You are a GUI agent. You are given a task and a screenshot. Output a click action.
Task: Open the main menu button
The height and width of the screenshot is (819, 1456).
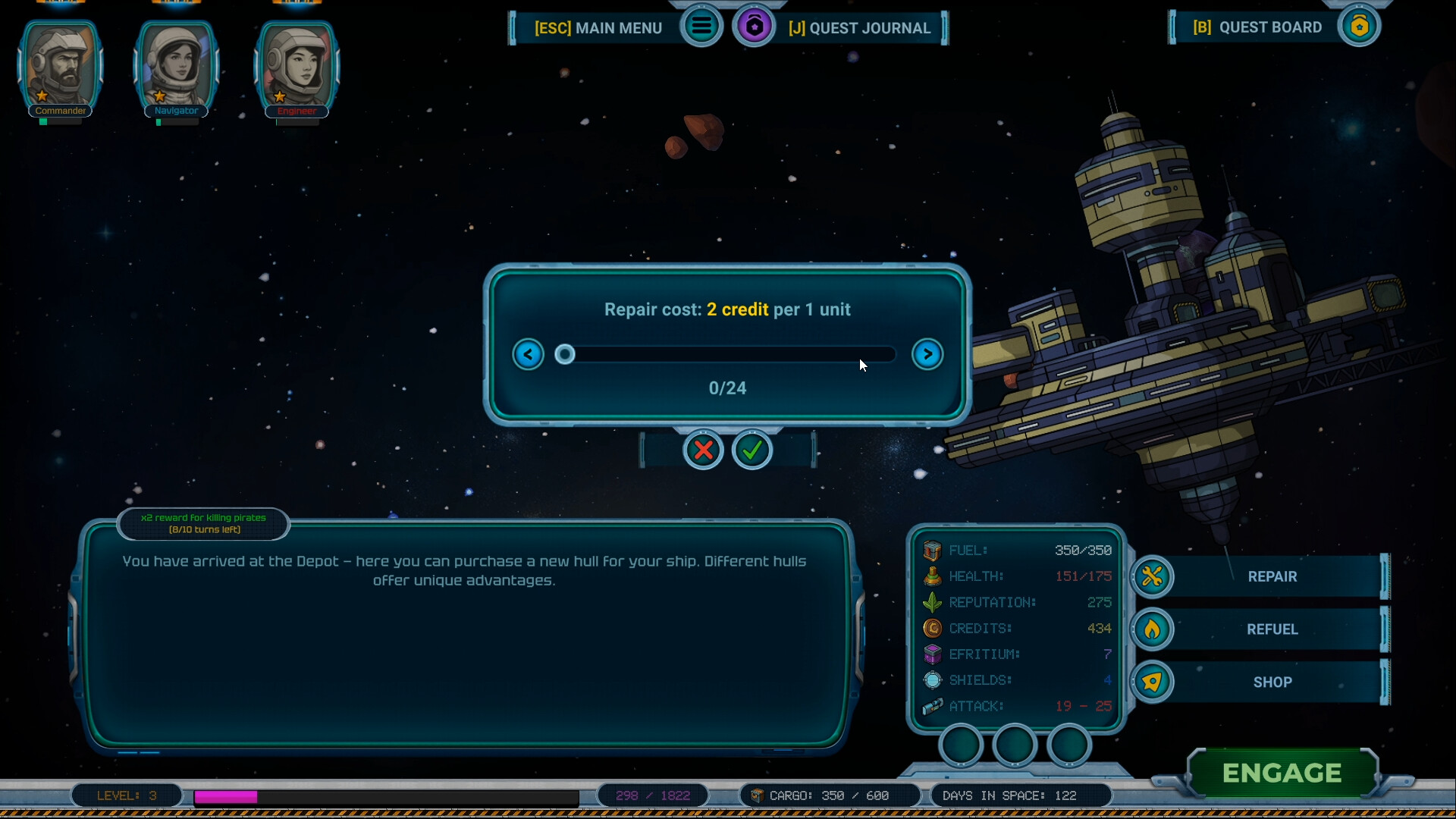pyautogui.click(x=701, y=27)
